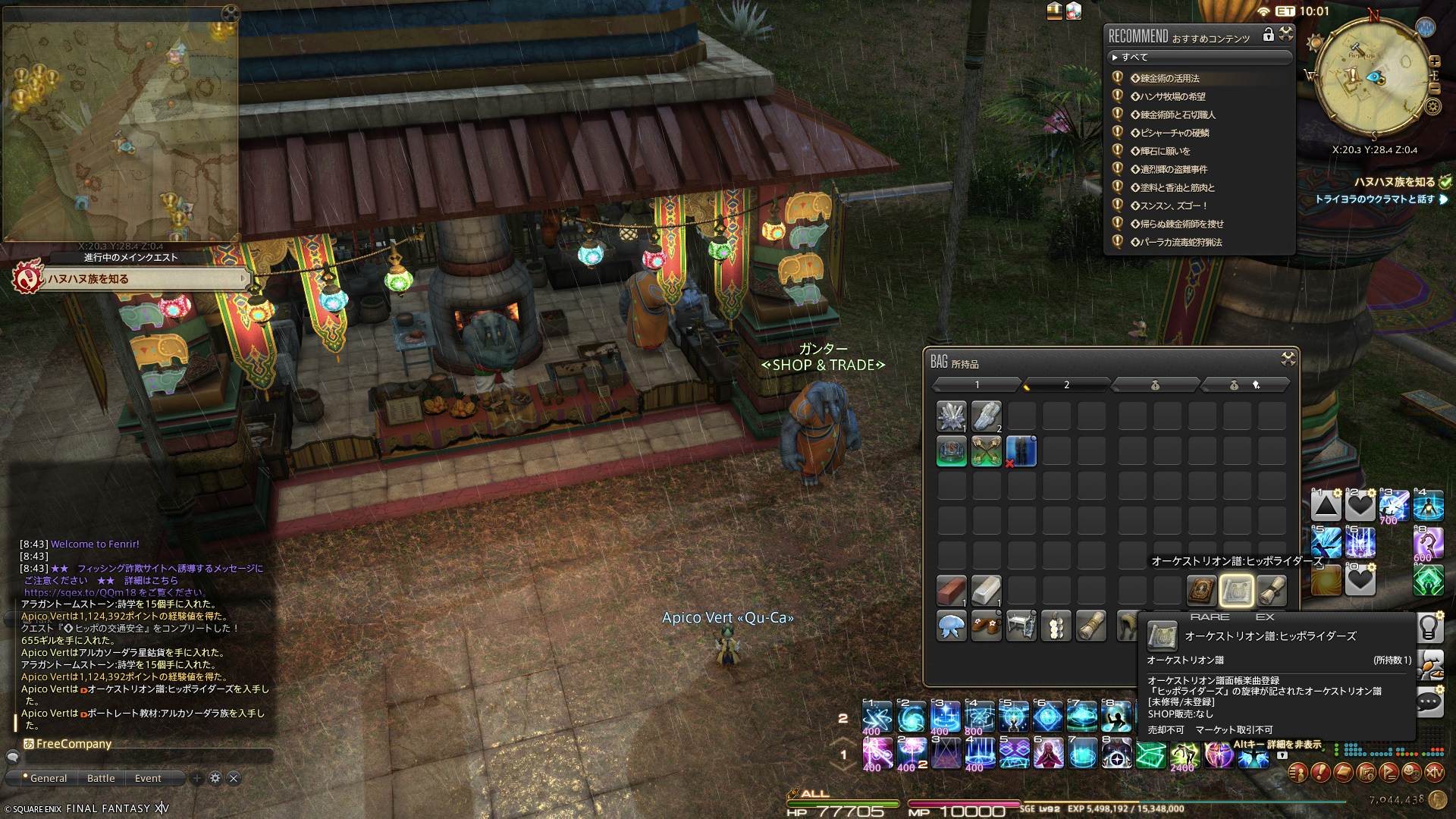Close the BAG inventory window
Viewport: 1456px width, 819px height.
point(1288,359)
